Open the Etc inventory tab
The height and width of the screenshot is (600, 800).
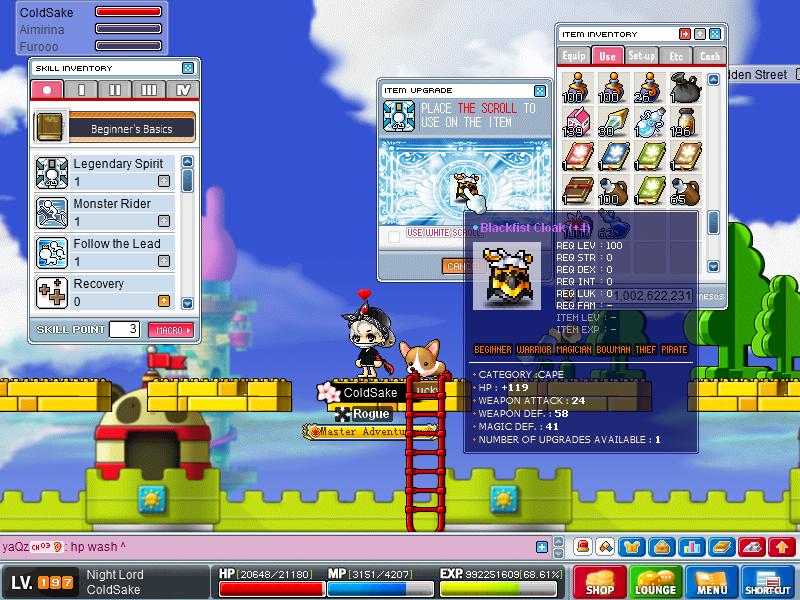pyautogui.click(x=676, y=56)
